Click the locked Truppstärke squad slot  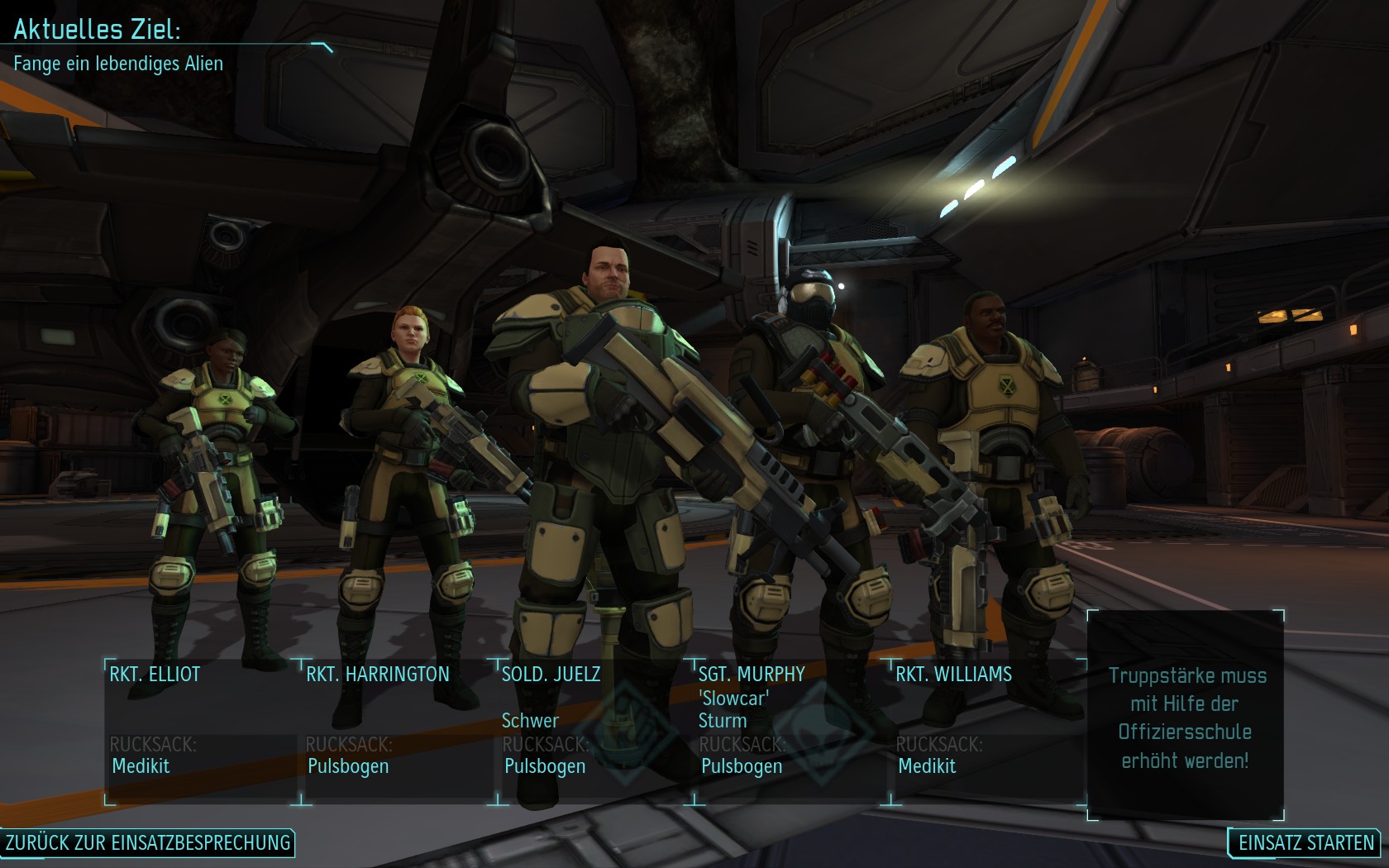[x=1186, y=716]
